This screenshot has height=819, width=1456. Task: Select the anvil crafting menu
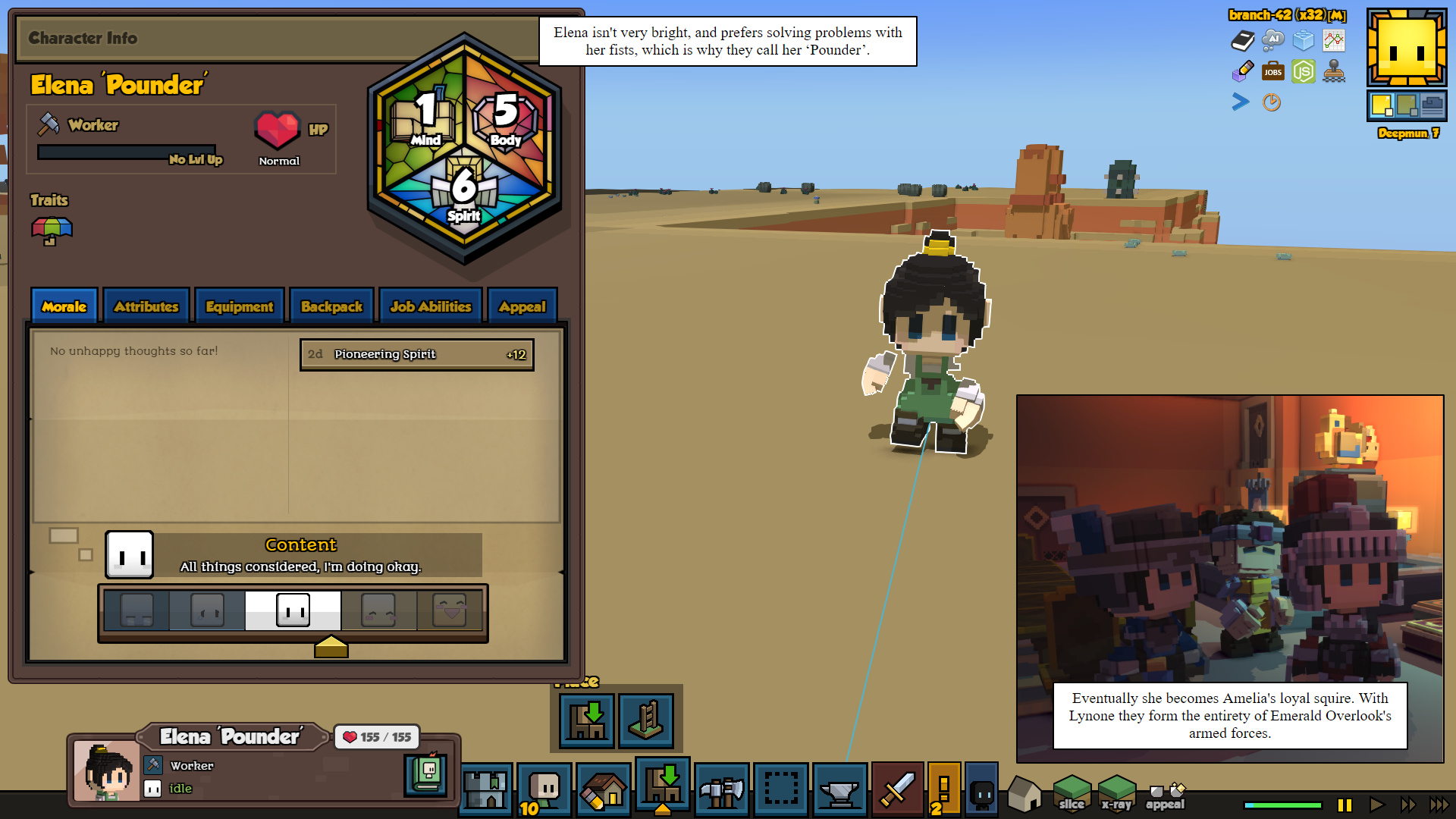coord(839,790)
